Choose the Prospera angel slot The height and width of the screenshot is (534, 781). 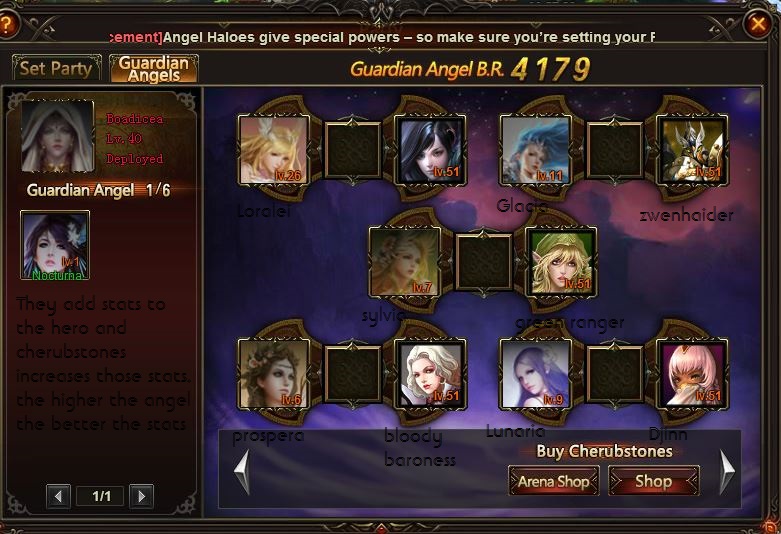coord(271,373)
